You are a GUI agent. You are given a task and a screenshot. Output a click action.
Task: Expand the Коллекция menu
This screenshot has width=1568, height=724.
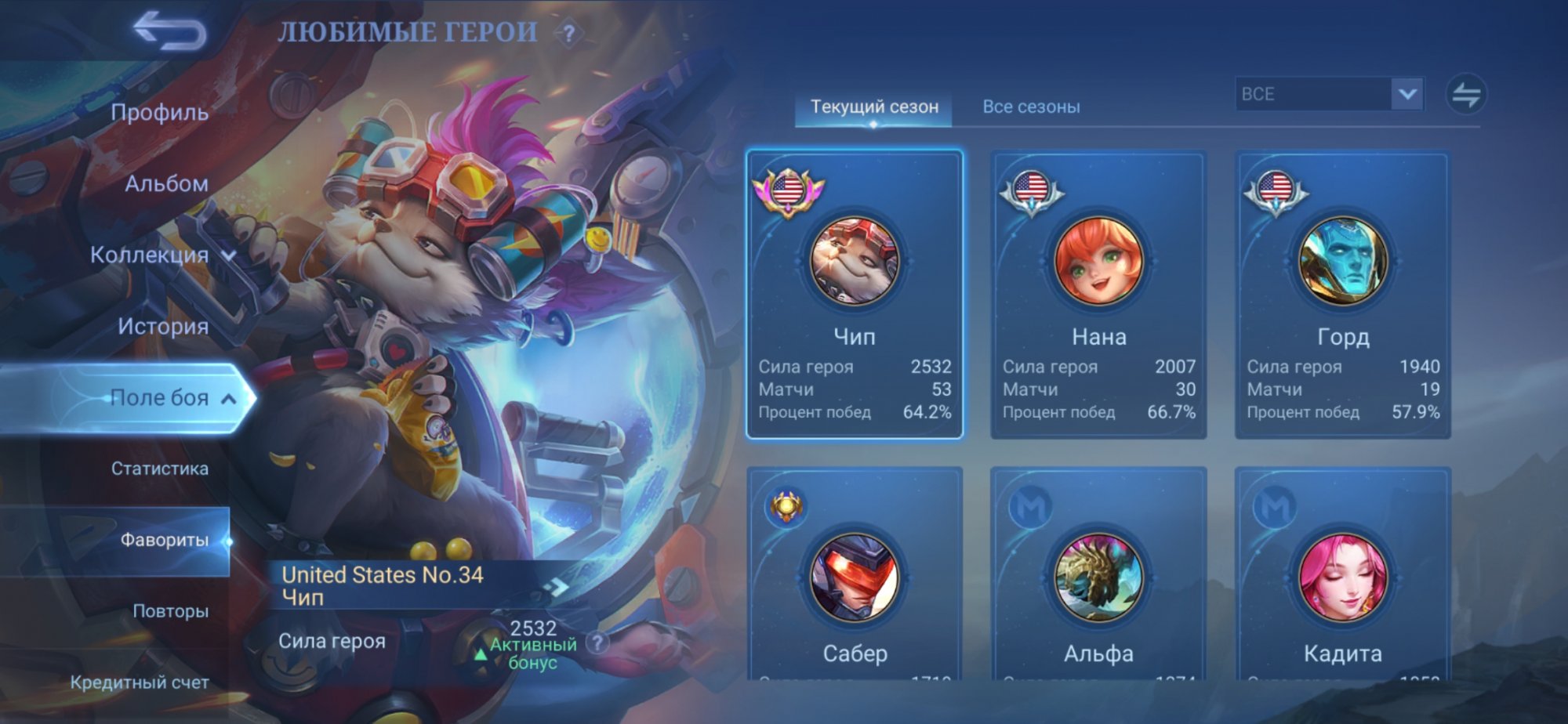tap(161, 255)
